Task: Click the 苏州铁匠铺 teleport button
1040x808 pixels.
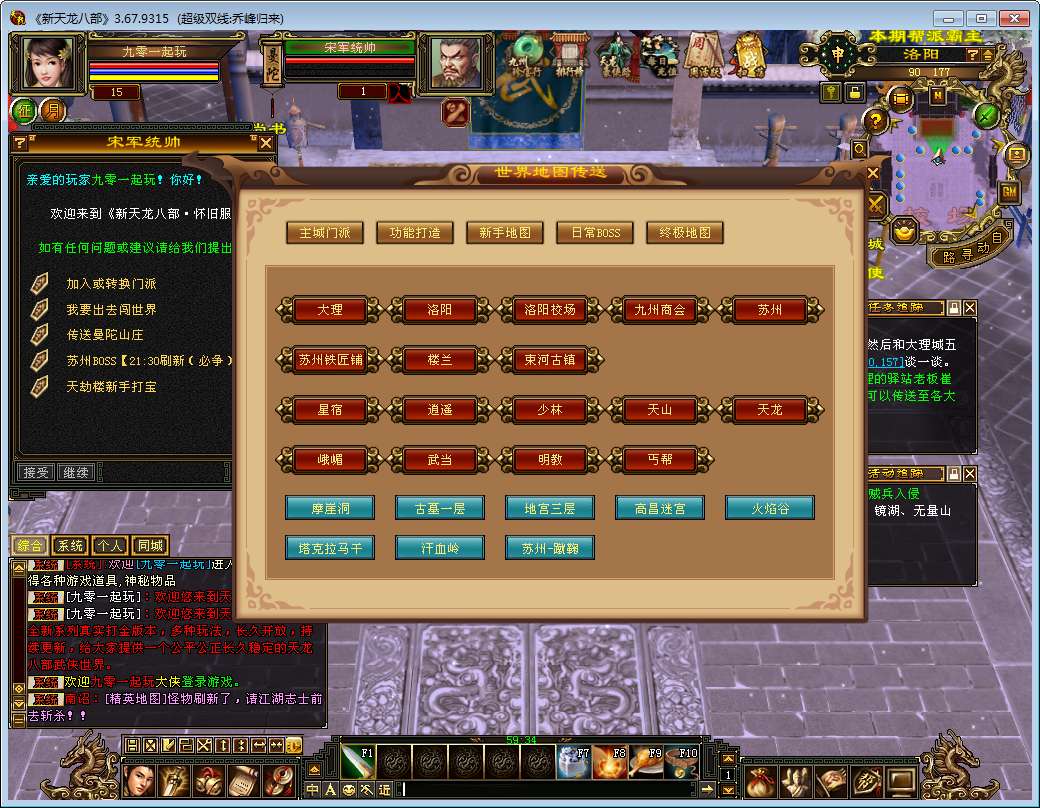Action: pos(330,360)
